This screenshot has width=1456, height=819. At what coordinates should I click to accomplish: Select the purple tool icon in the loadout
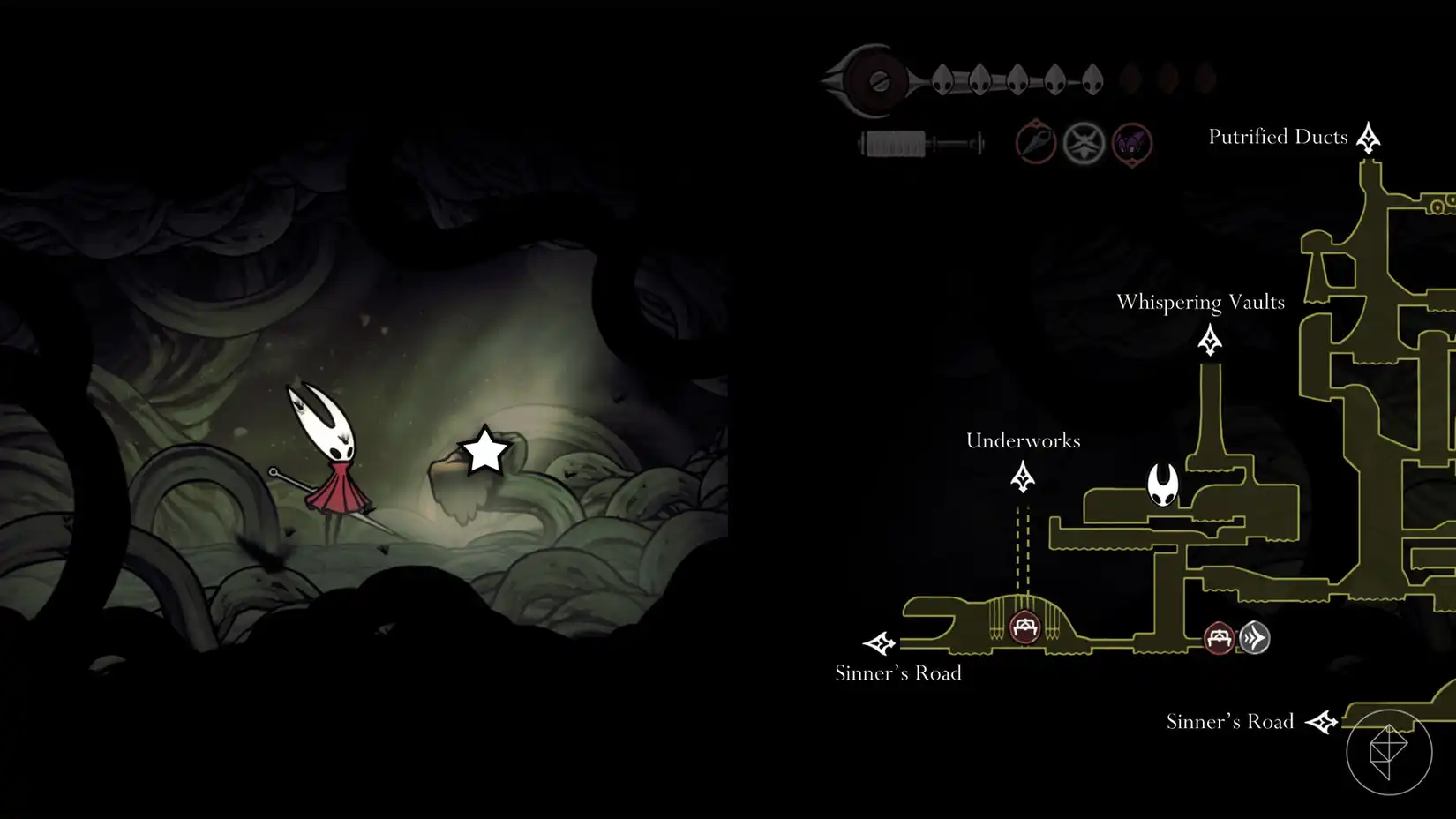tap(1132, 143)
